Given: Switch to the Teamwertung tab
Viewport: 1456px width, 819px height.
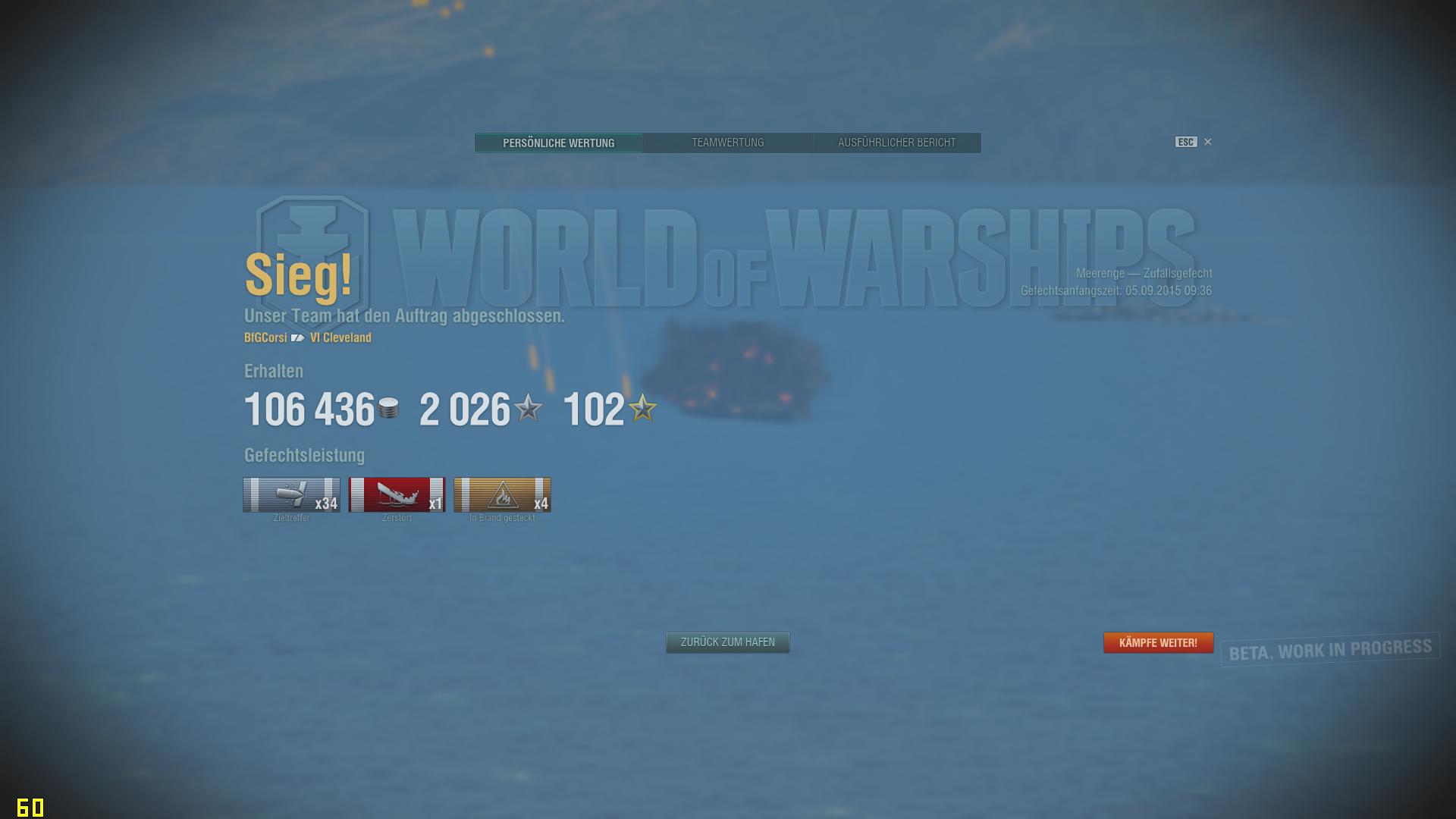Looking at the screenshot, I should click(727, 143).
